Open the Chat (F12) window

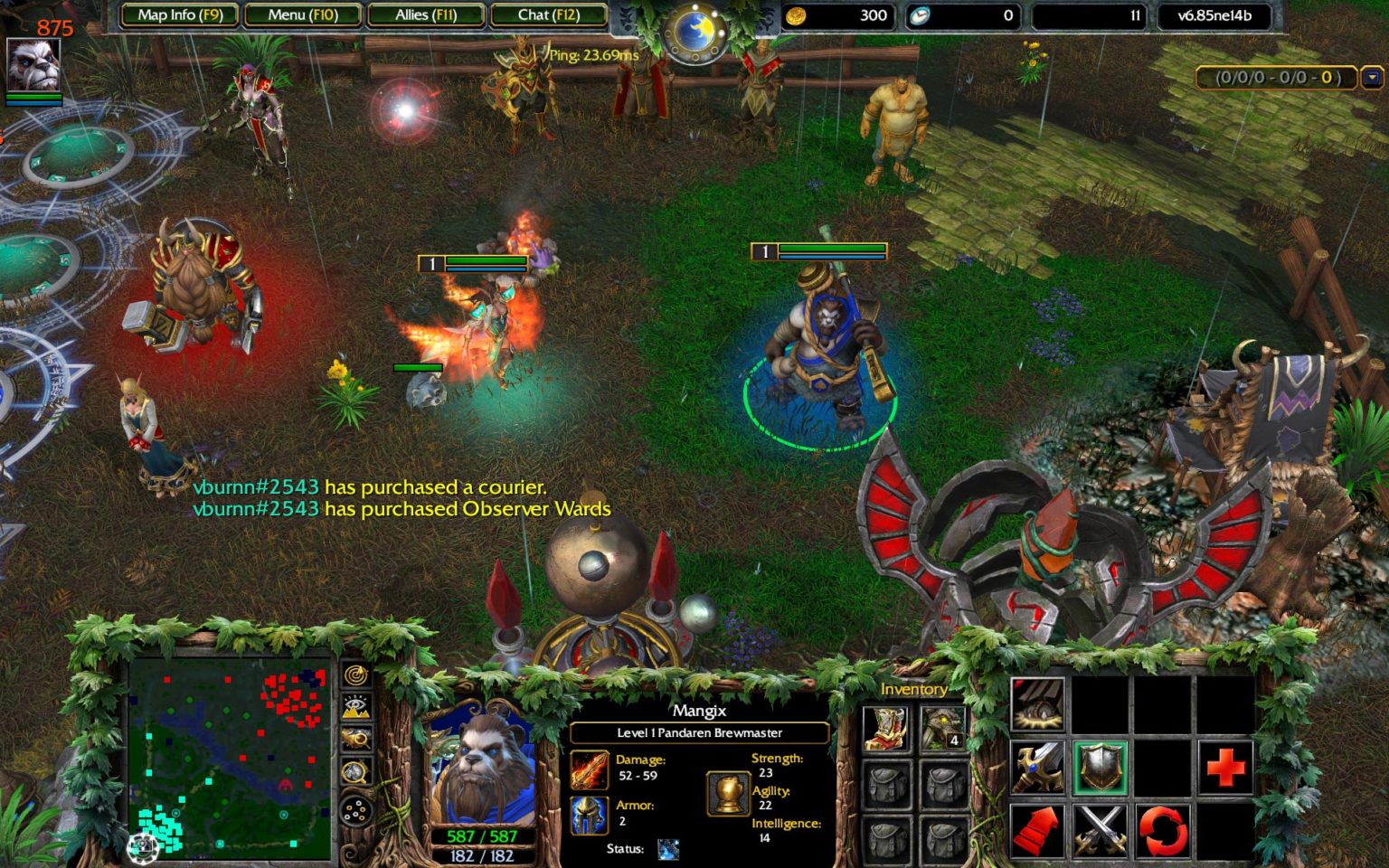pyautogui.click(x=549, y=15)
